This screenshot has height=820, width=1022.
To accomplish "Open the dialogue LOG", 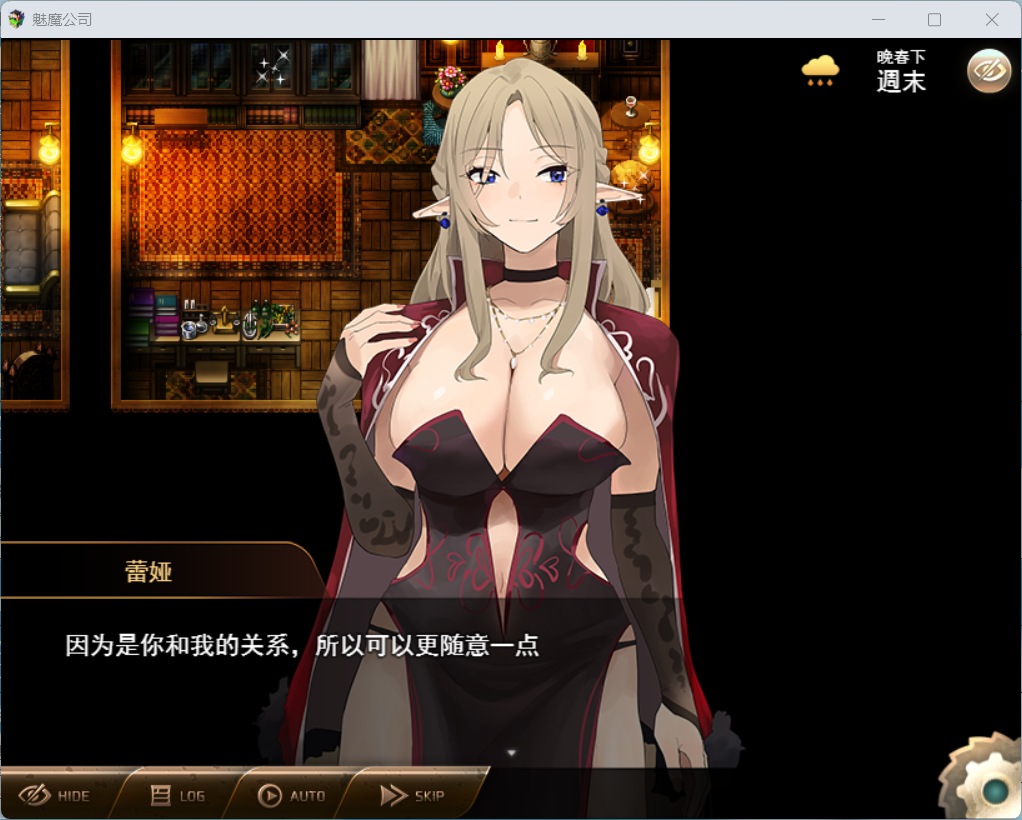I will [178, 795].
